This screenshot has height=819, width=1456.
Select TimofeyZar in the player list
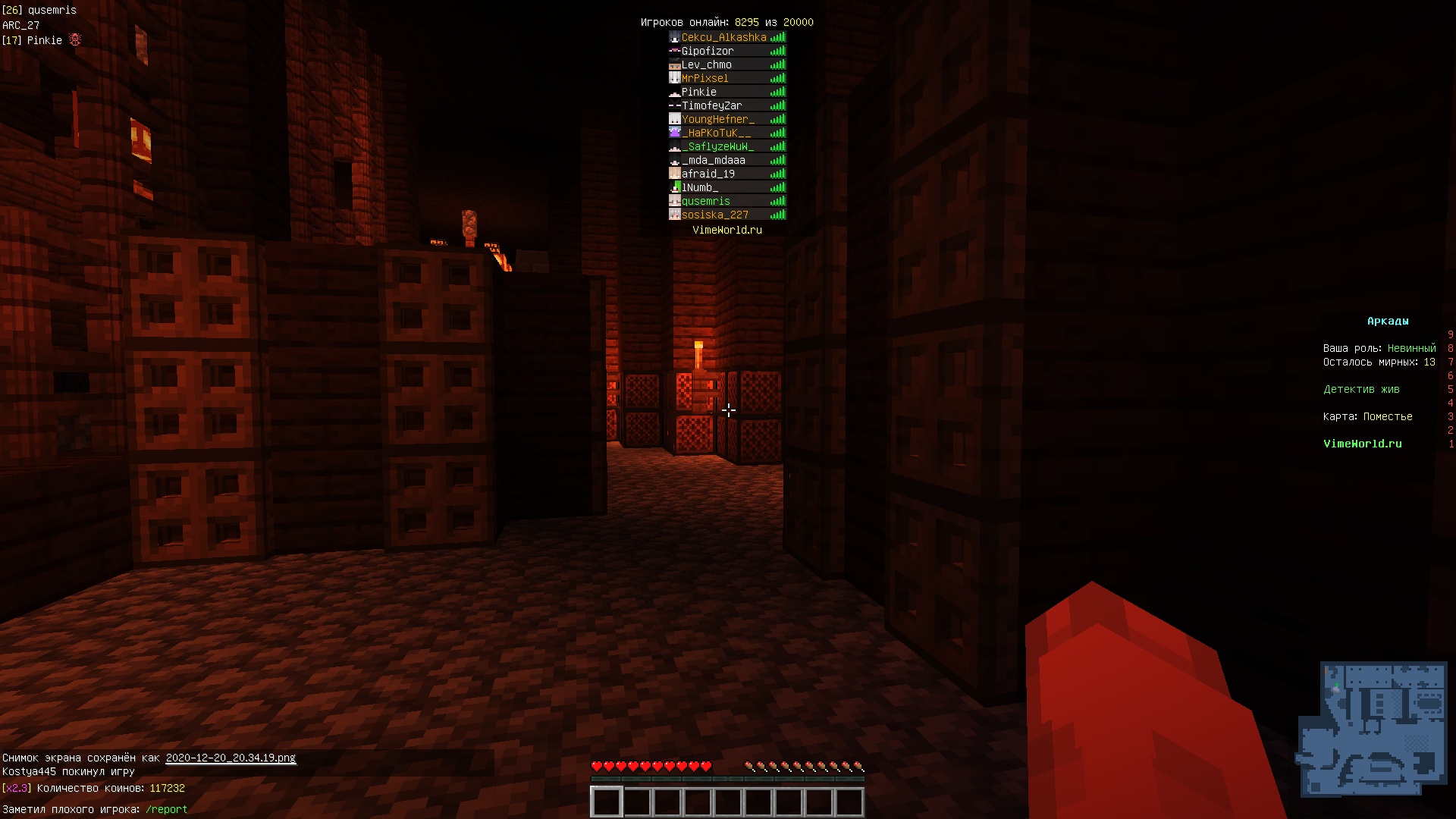click(711, 105)
